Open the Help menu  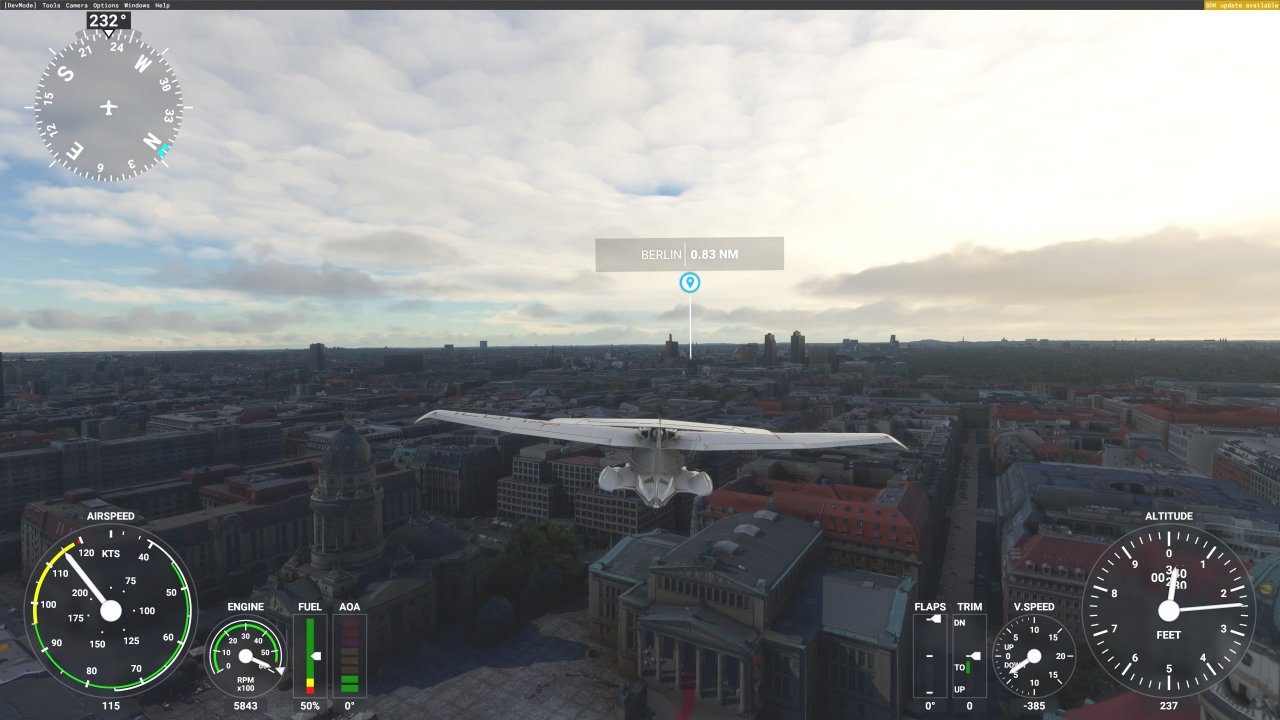(x=162, y=5)
